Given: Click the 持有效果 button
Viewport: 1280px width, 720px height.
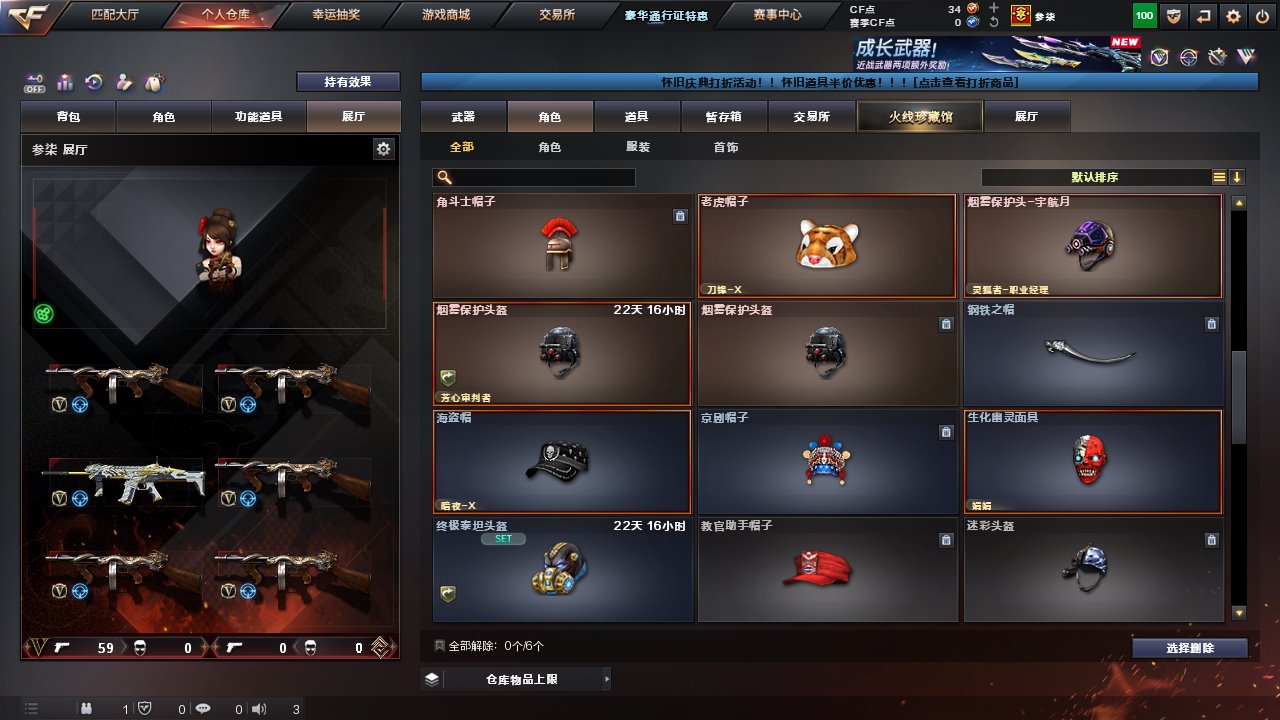Looking at the screenshot, I should pyautogui.click(x=348, y=82).
